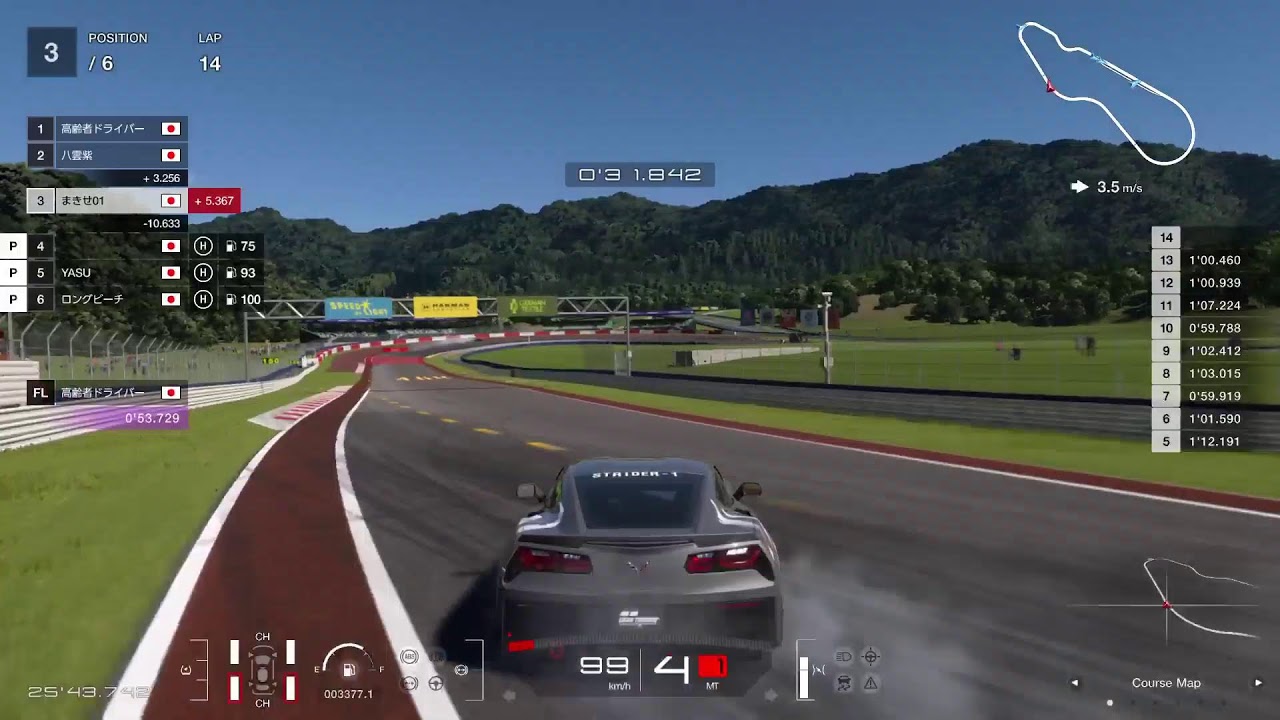Select the fastest lap FL row

point(107,393)
